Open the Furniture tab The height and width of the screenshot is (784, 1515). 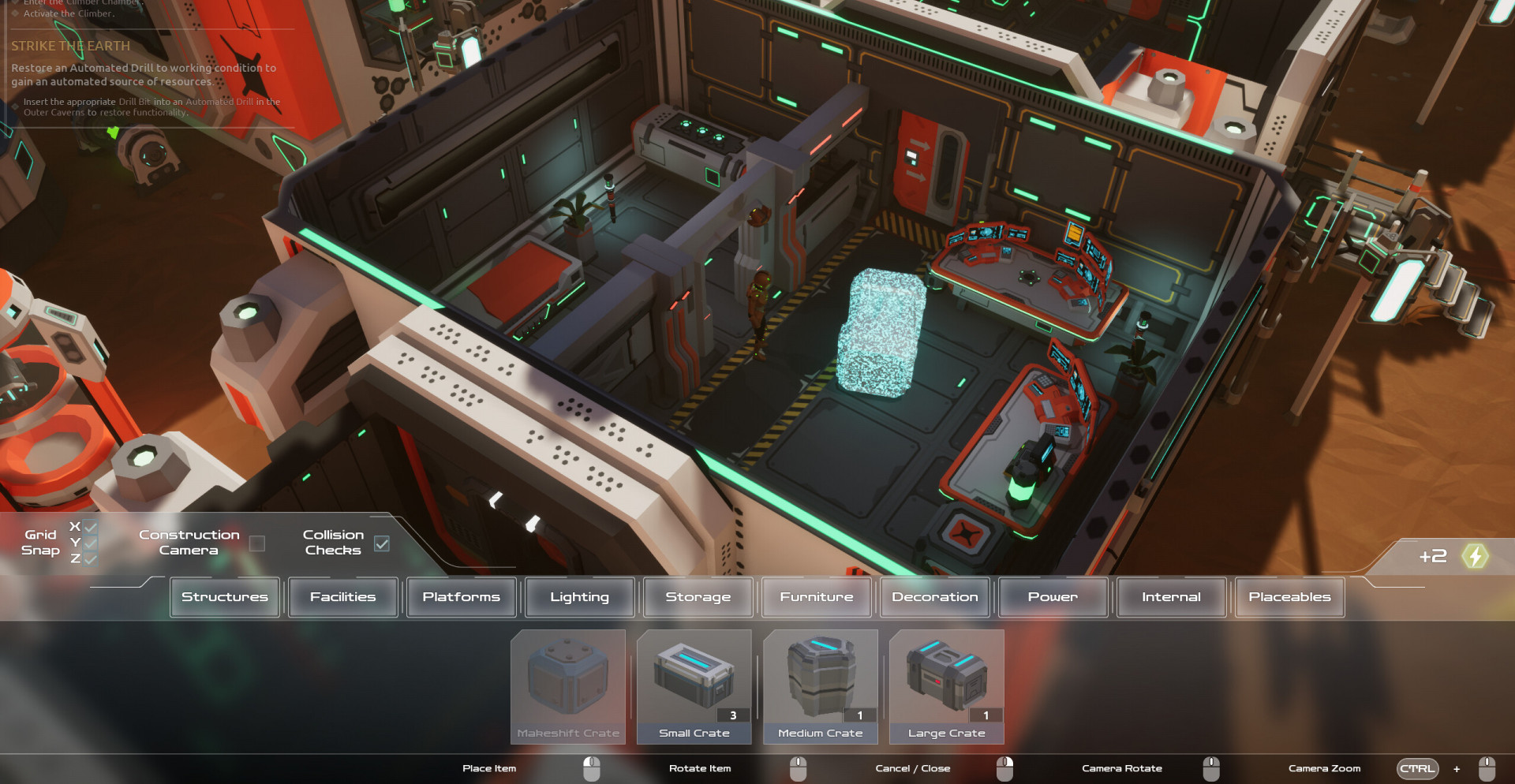pyautogui.click(x=817, y=597)
